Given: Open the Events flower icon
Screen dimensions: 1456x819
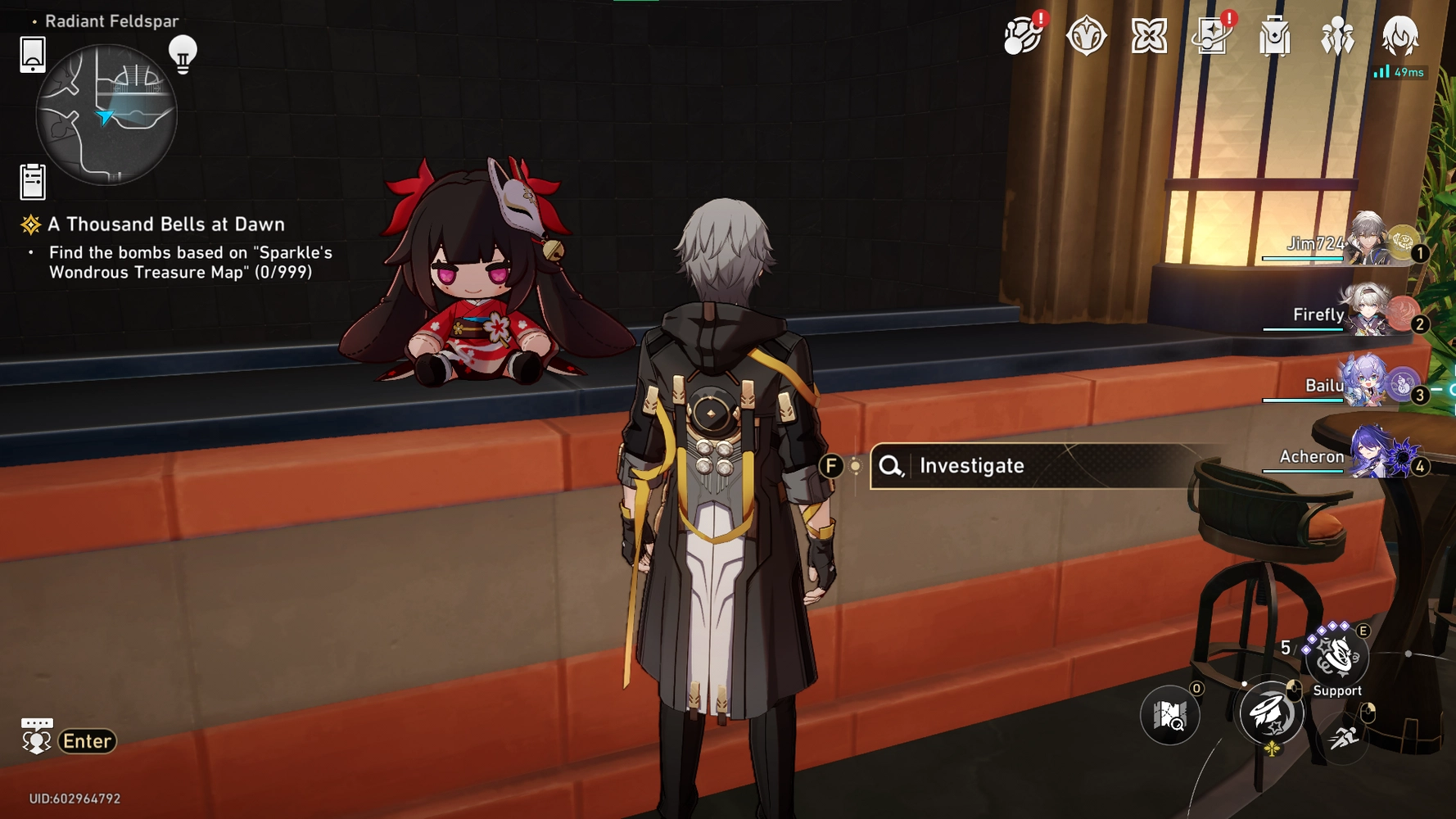Looking at the screenshot, I should pos(1149,35).
